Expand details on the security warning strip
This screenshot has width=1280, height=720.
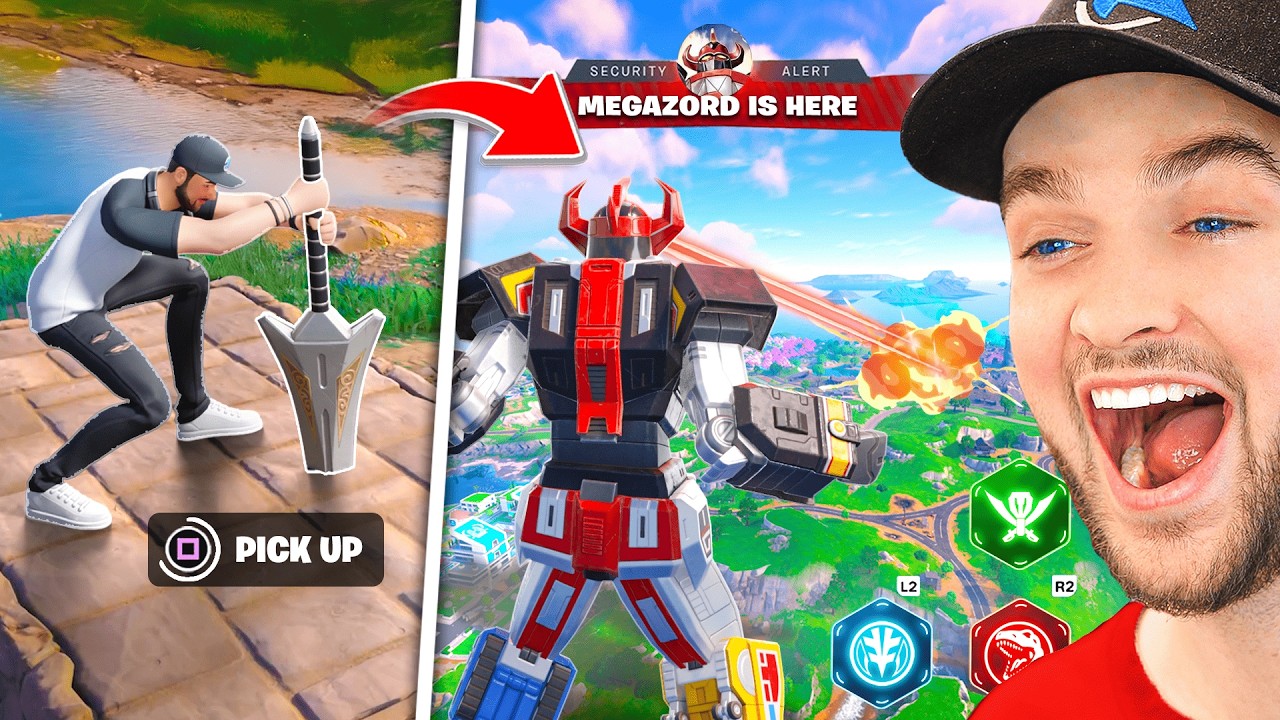716,70
